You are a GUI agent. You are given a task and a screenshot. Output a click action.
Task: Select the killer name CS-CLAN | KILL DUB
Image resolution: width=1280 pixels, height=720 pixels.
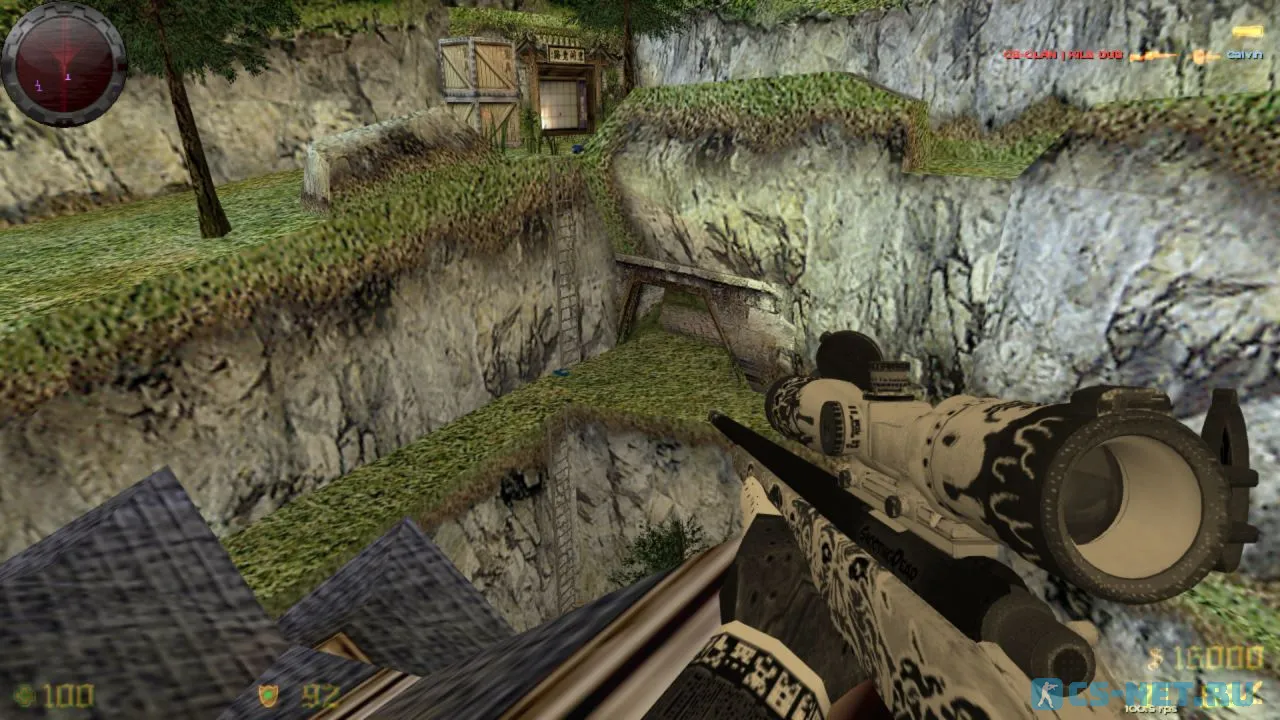(x=1063, y=54)
